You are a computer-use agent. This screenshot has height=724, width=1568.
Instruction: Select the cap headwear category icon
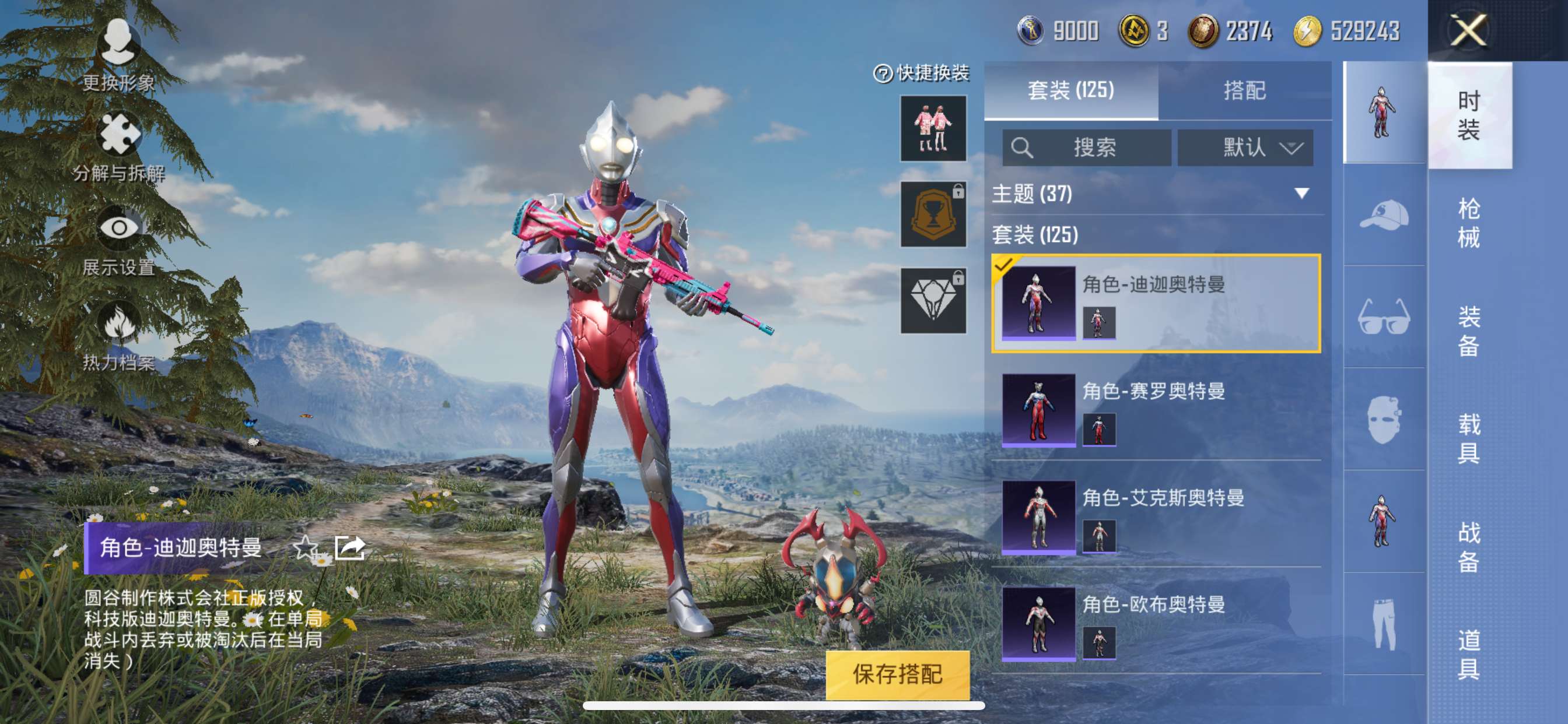pos(1384,215)
